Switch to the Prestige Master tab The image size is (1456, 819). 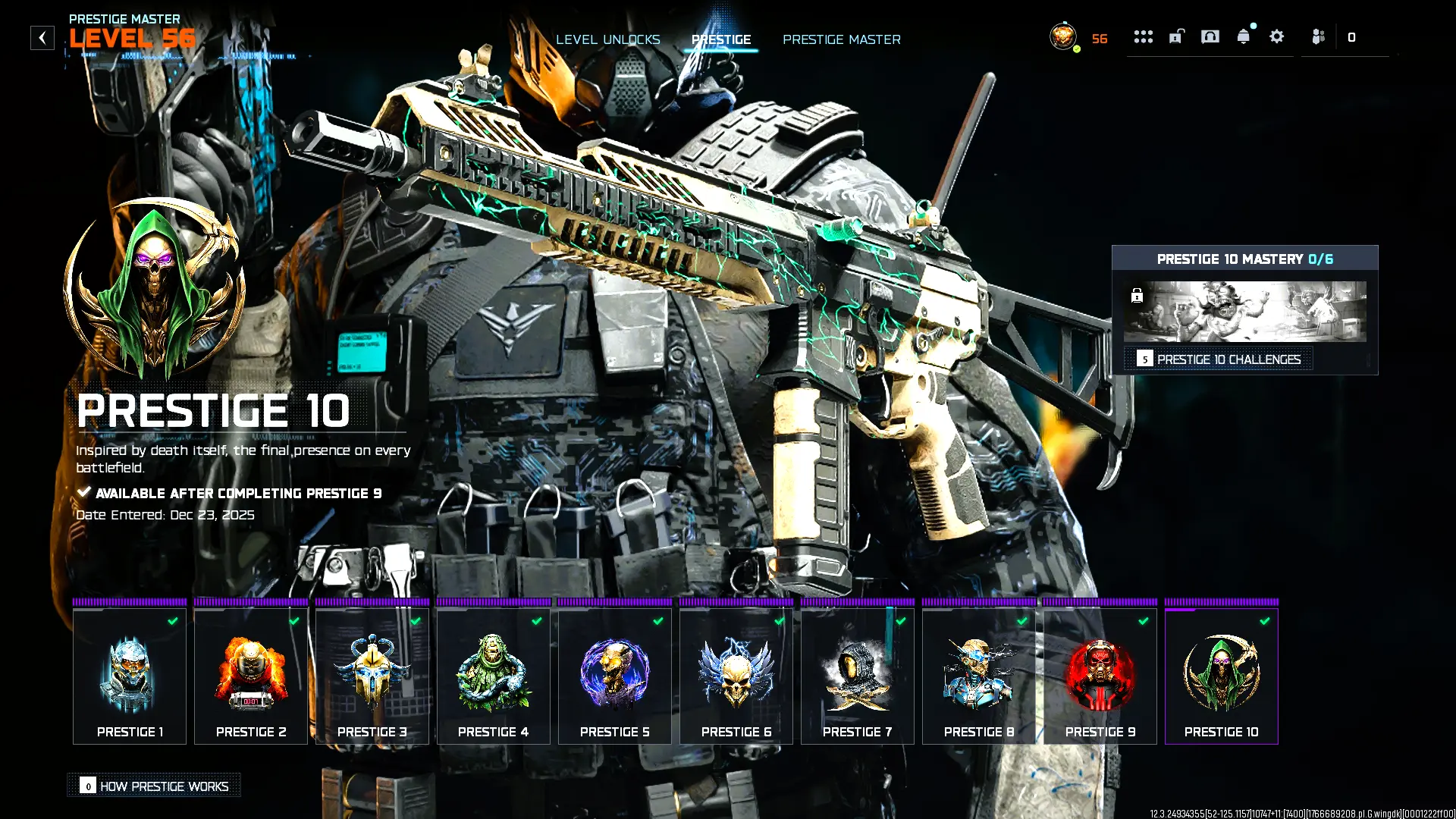tap(842, 39)
